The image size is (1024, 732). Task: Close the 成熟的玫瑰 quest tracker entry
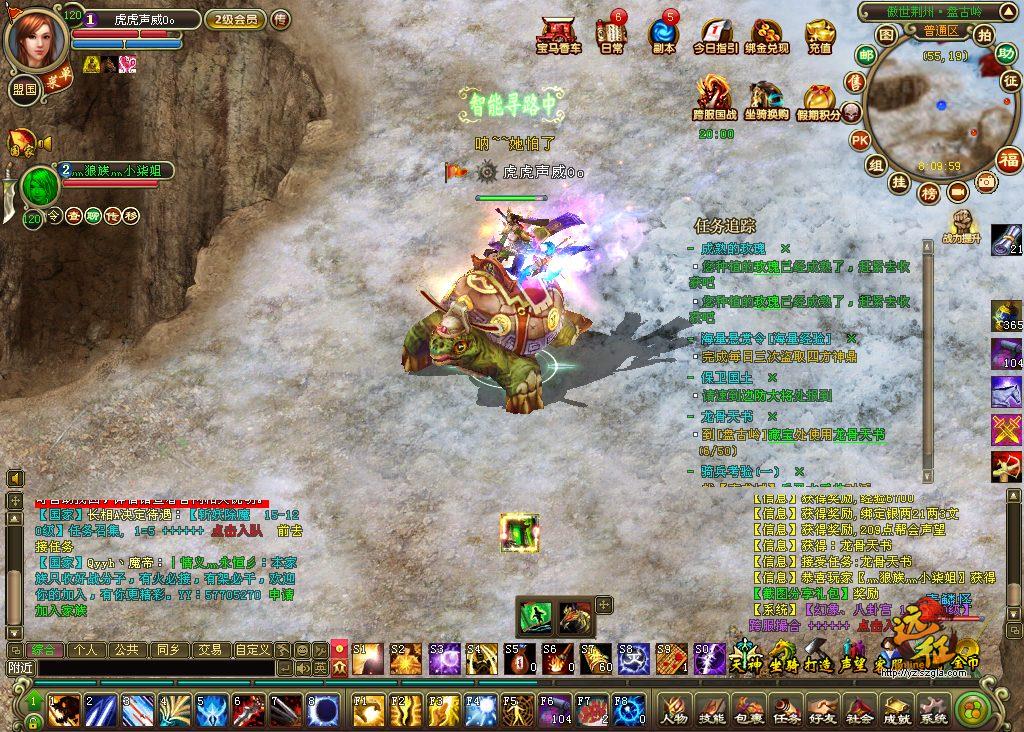point(785,248)
